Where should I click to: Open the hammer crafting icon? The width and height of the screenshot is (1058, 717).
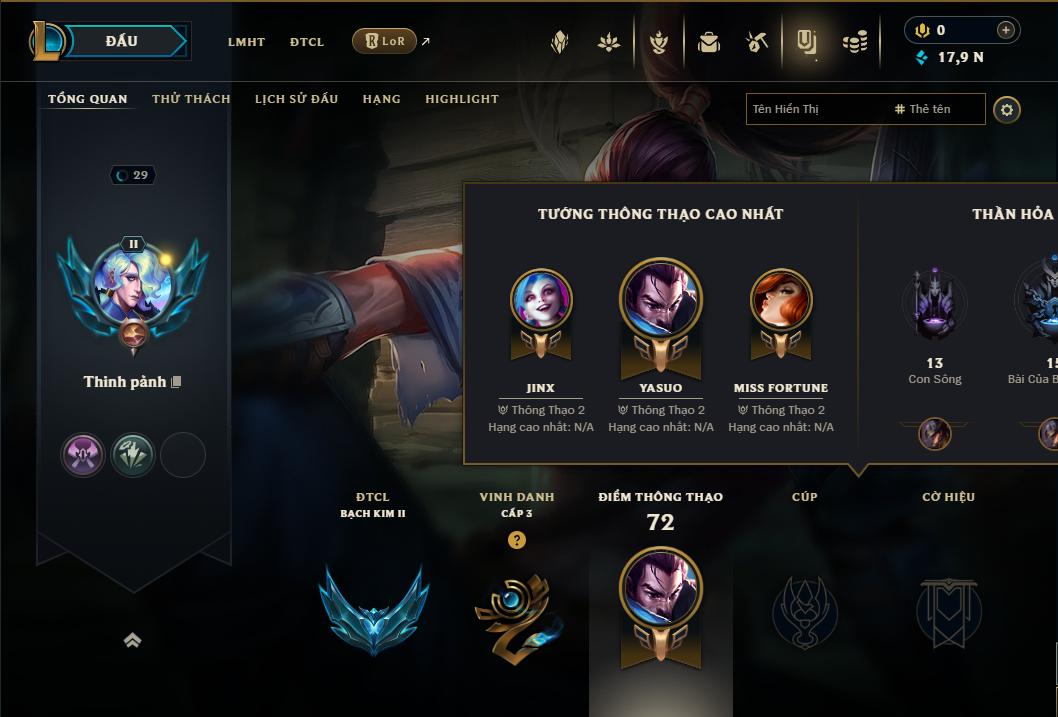coord(757,42)
